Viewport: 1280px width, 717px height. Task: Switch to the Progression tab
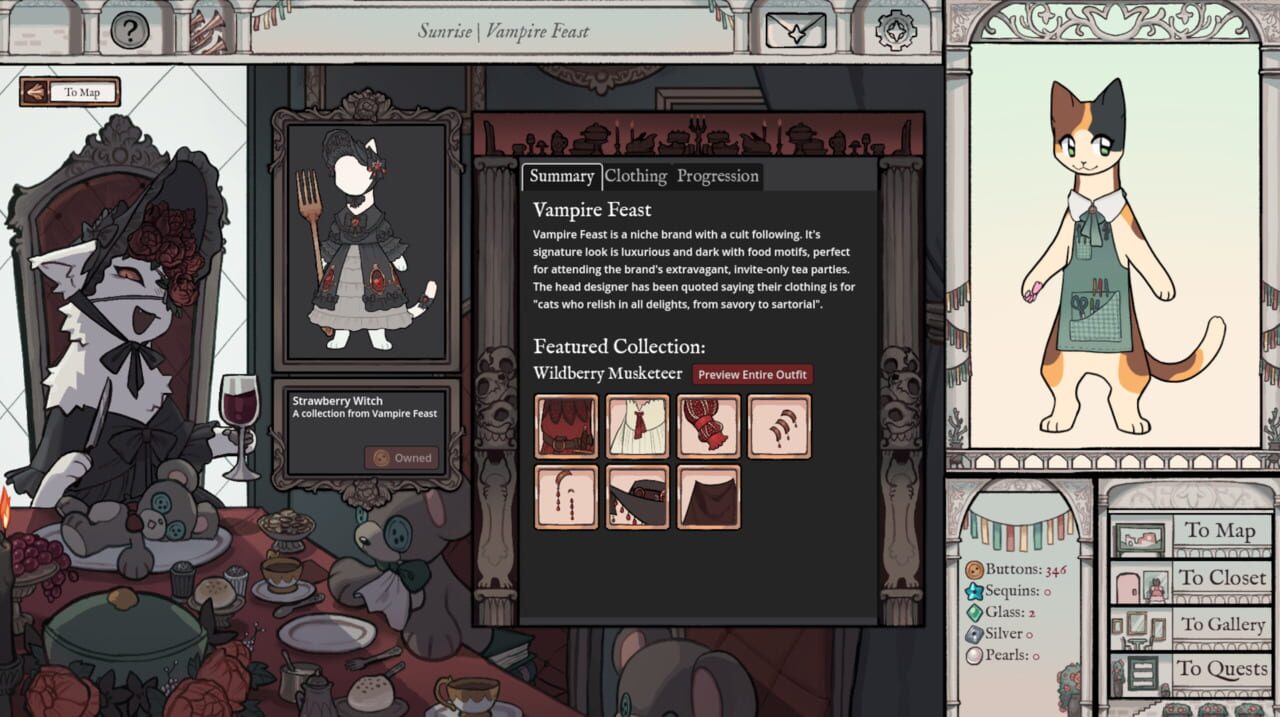pyautogui.click(x=718, y=176)
